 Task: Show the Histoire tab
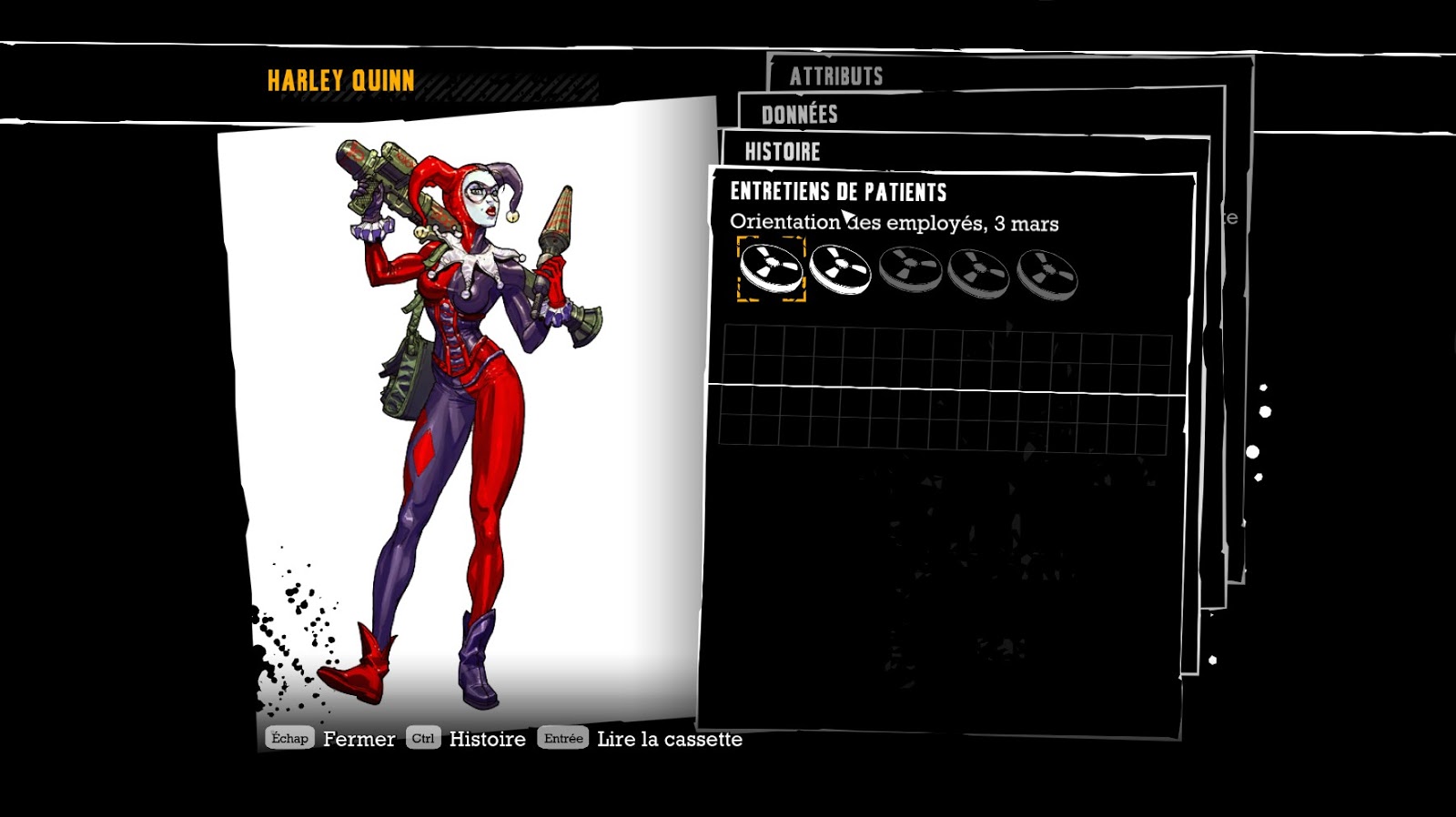[x=783, y=152]
